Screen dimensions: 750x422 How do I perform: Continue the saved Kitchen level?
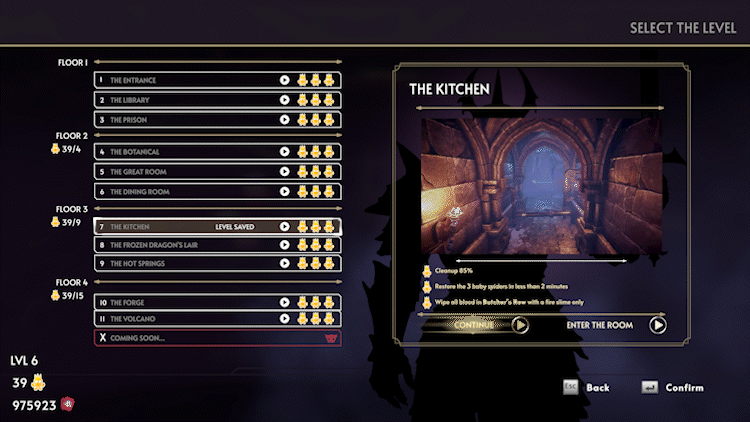pos(478,325)
